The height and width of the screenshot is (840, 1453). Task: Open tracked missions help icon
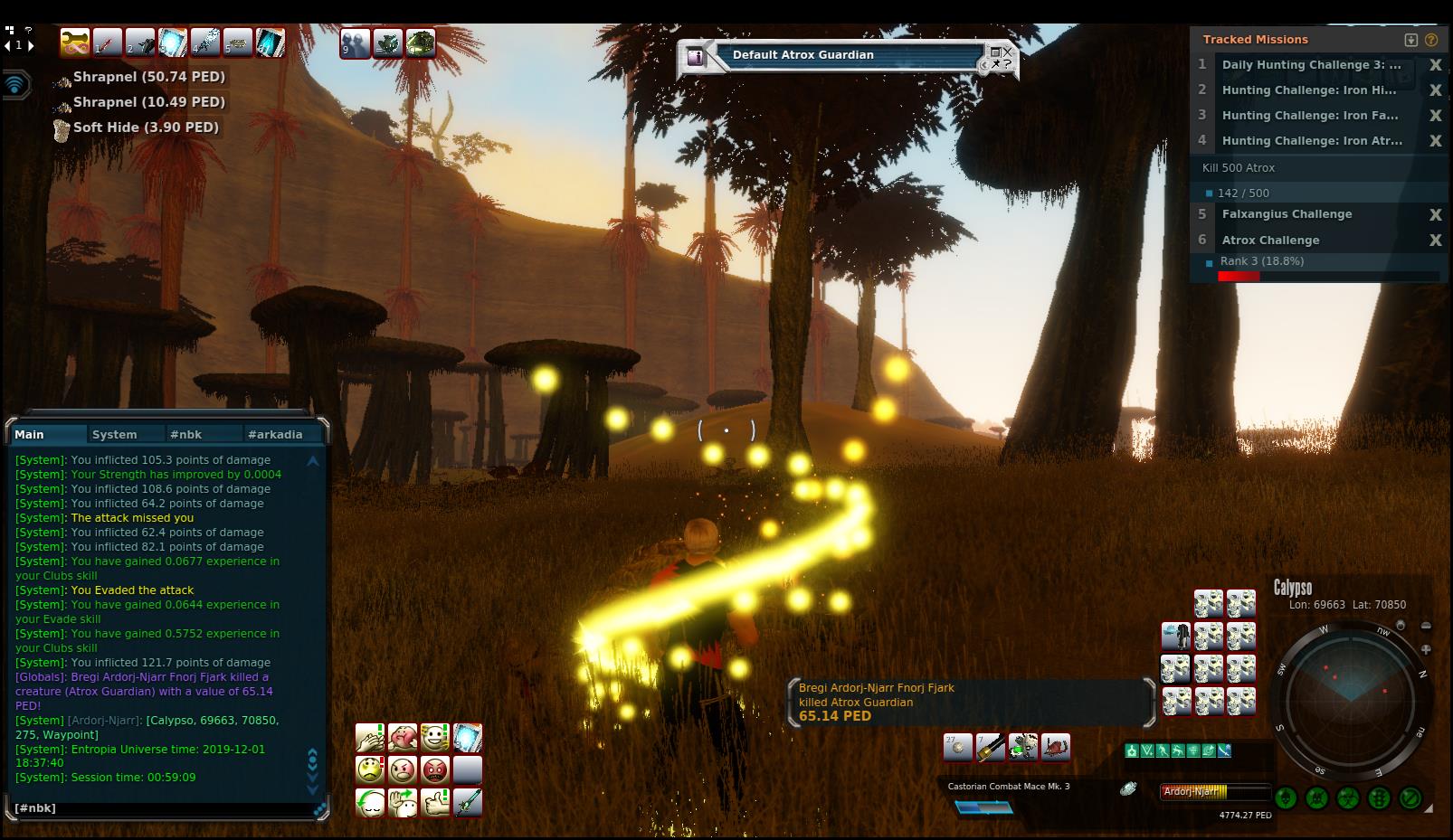tap(1430, 40)
